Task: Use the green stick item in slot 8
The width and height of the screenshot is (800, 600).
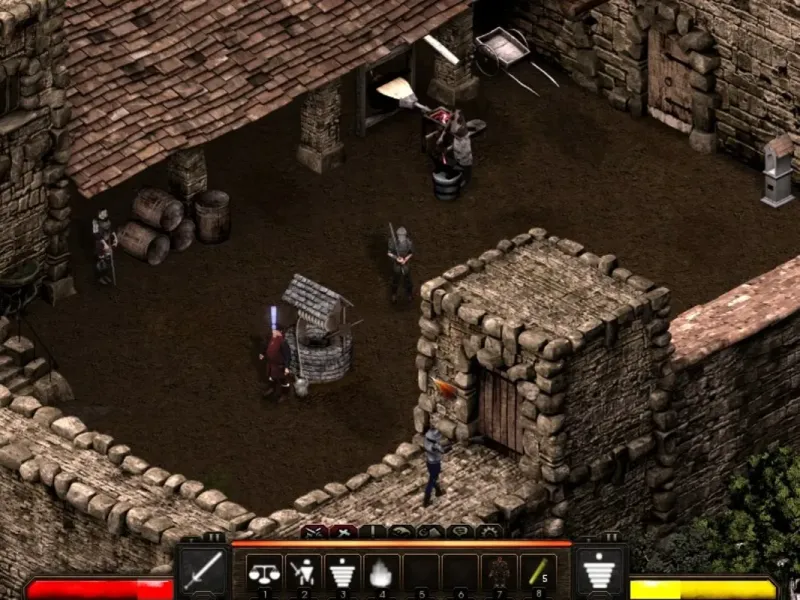Action: (x=537, y=573)
